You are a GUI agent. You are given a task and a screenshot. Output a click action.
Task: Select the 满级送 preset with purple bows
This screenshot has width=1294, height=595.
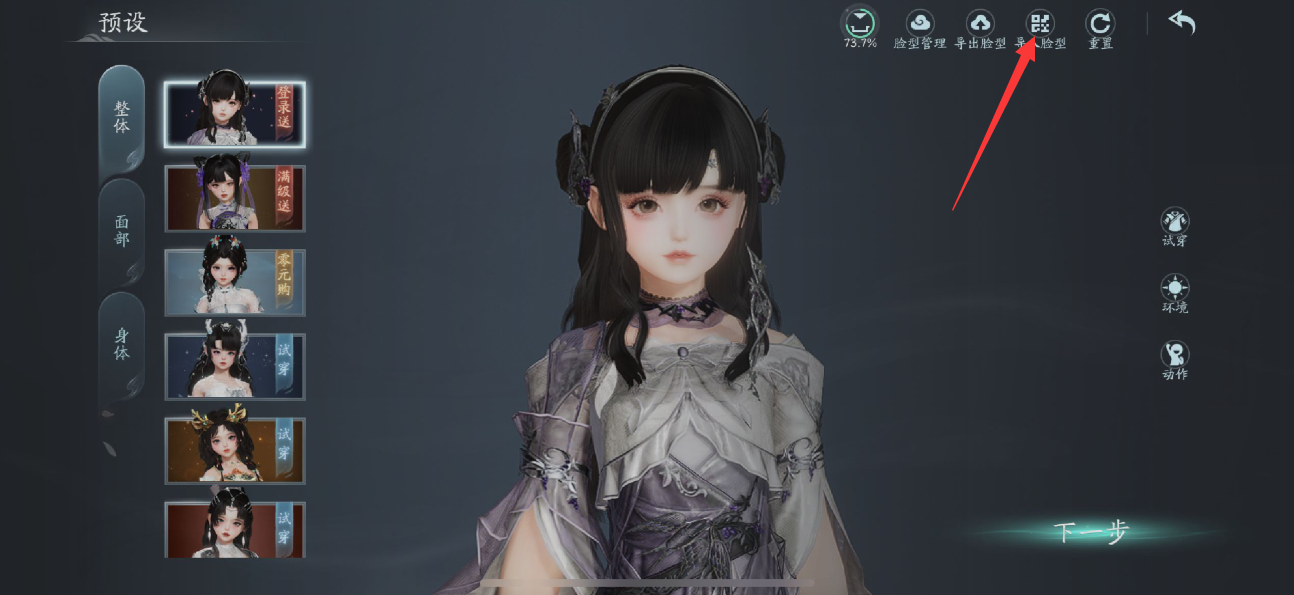(x=235, y=198)
